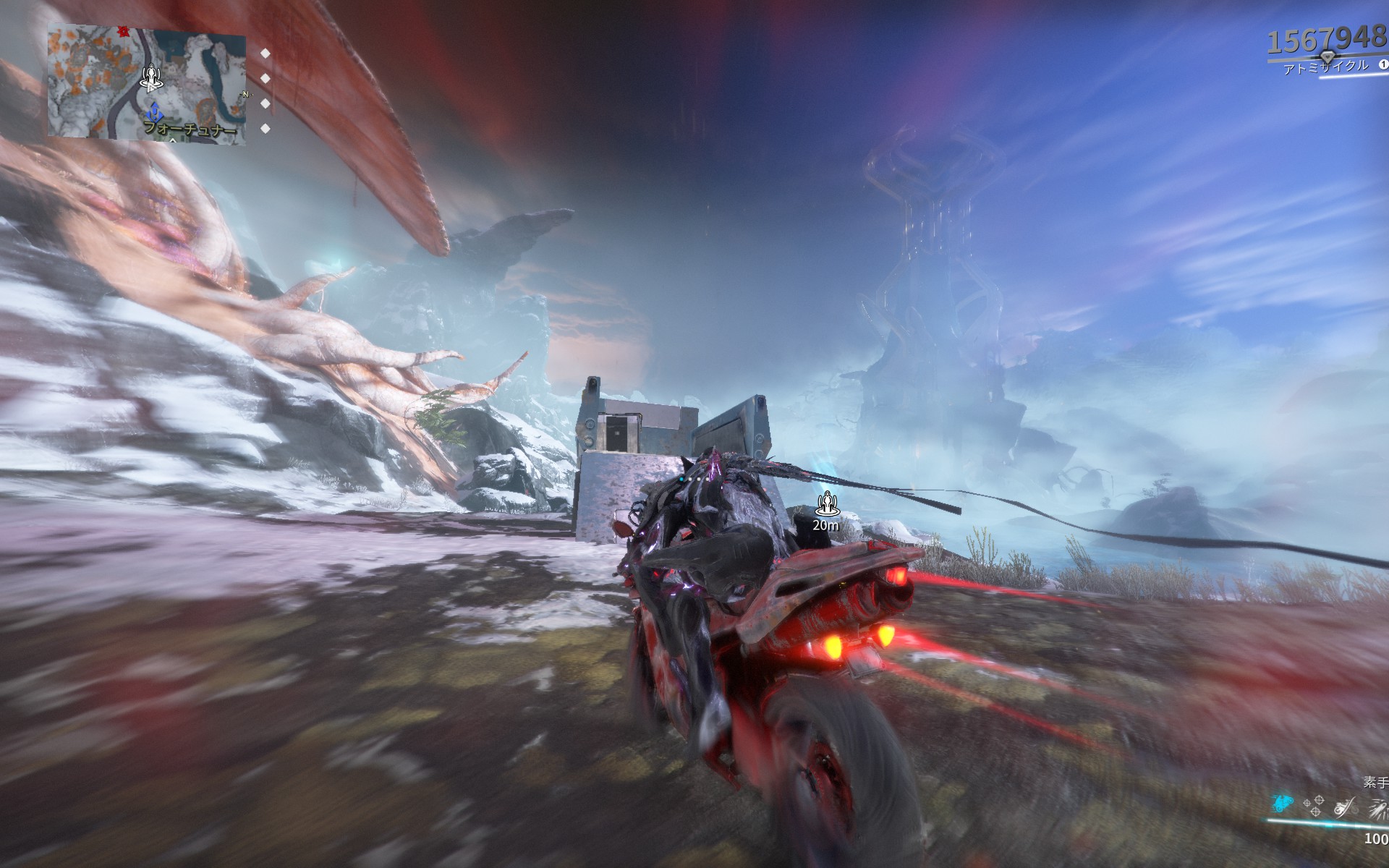Click the red mission star on the minimap
This screenshot has width=1389, height=868.
click(122, 32)
